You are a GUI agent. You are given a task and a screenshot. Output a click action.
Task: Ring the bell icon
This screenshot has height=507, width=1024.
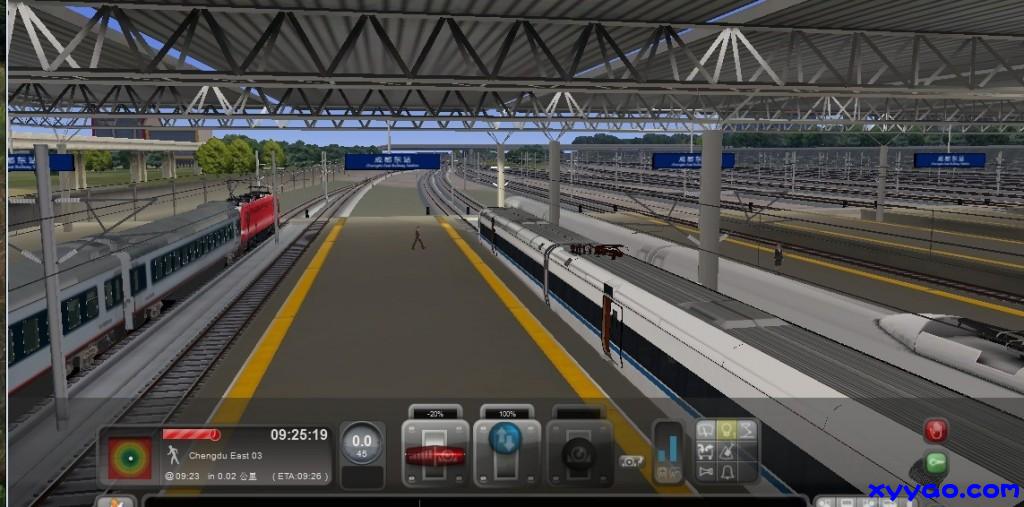727,470
